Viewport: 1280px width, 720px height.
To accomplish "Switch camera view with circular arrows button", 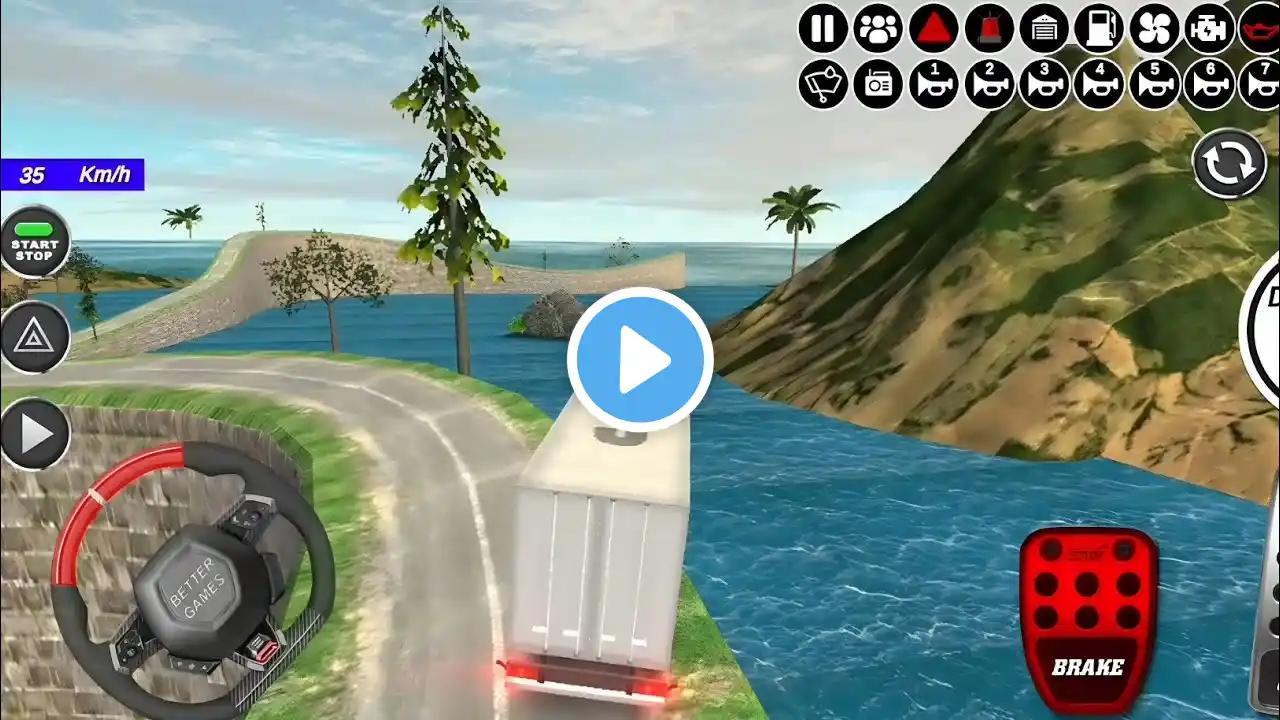I will pos(1229,164).
